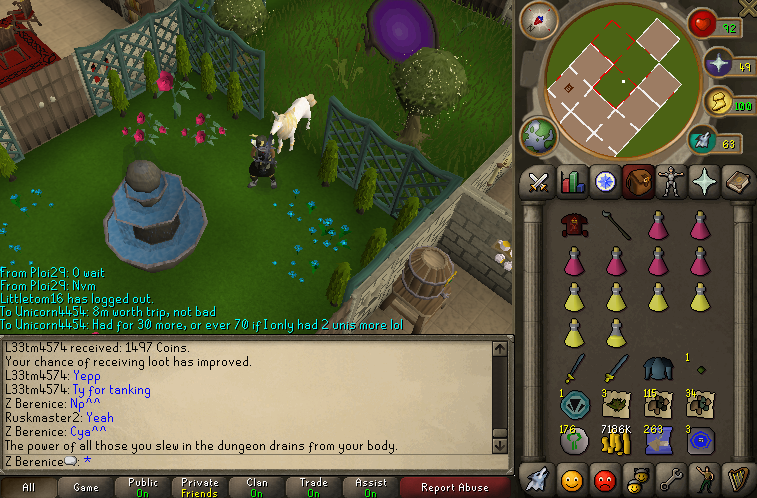
Task: Open the world map globe
Action: pyautogui.click(x=539, y=135)
